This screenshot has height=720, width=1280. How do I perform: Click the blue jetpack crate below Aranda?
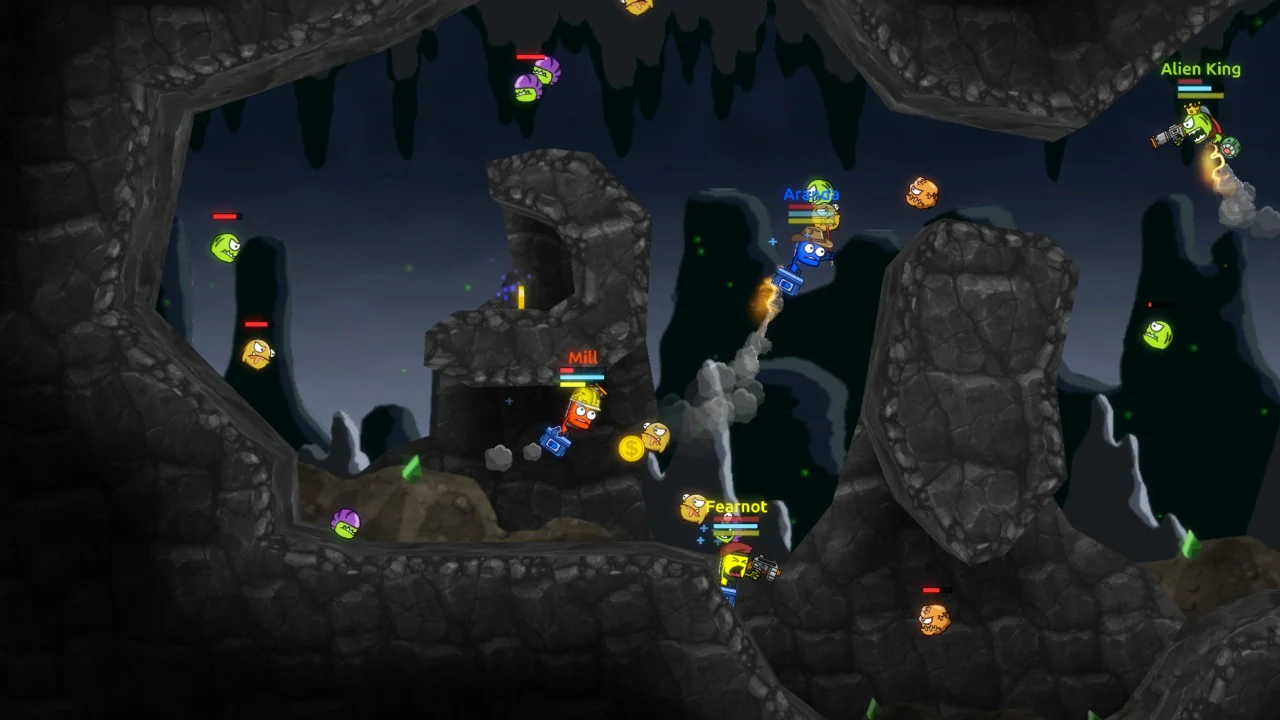click(x=788, y=281)
